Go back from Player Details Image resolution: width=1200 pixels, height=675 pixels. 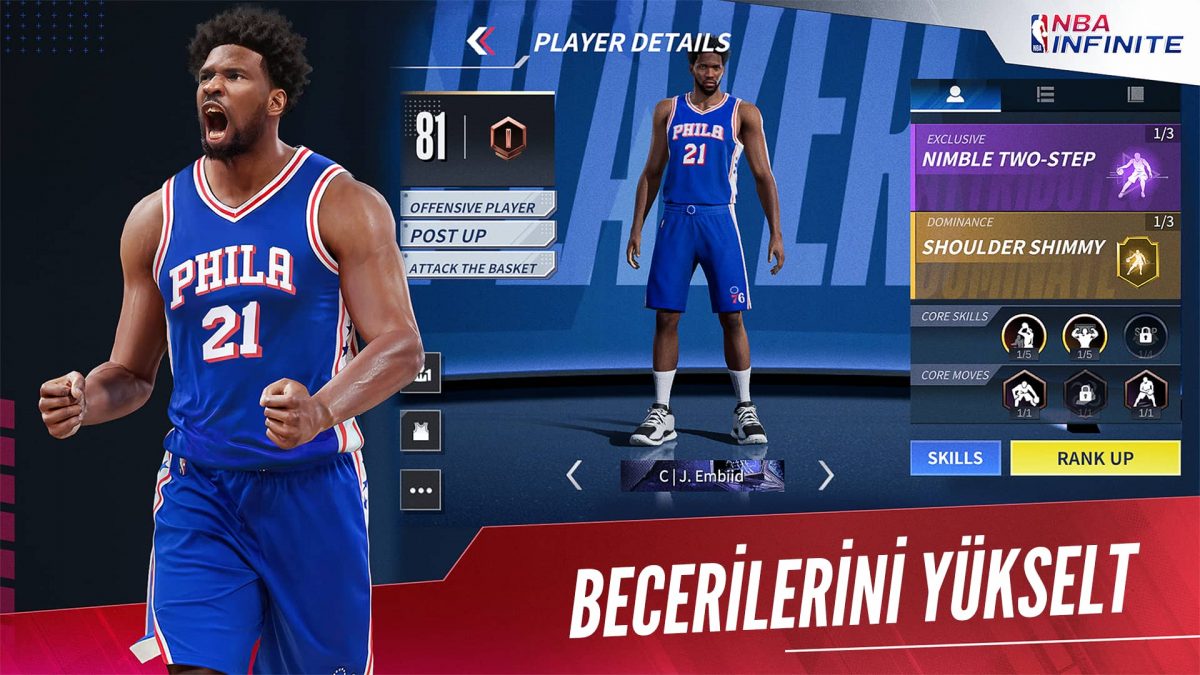[481, 41]
